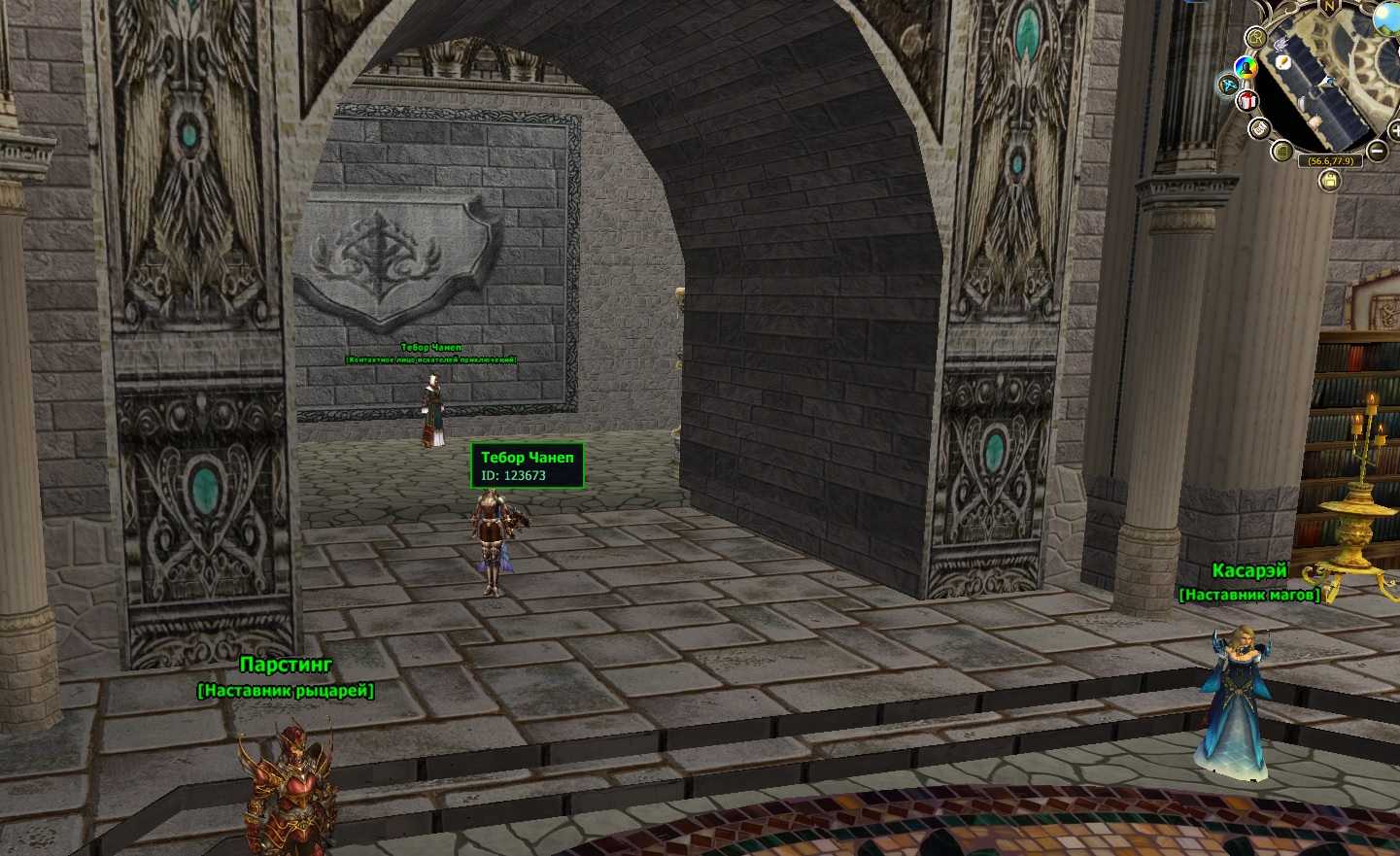
Task: Open the red gift box icon
Action: coord(1247,101)
